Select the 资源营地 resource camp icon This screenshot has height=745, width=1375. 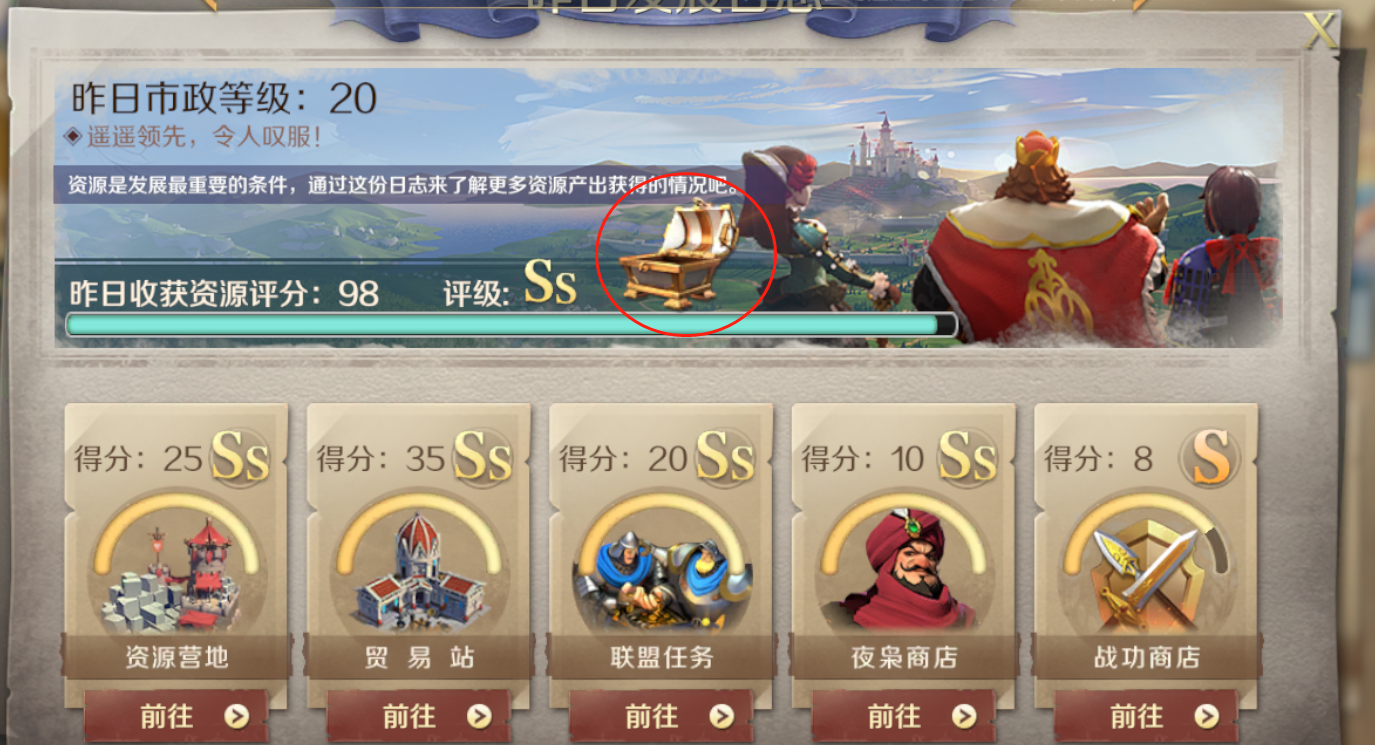(176, 568)
